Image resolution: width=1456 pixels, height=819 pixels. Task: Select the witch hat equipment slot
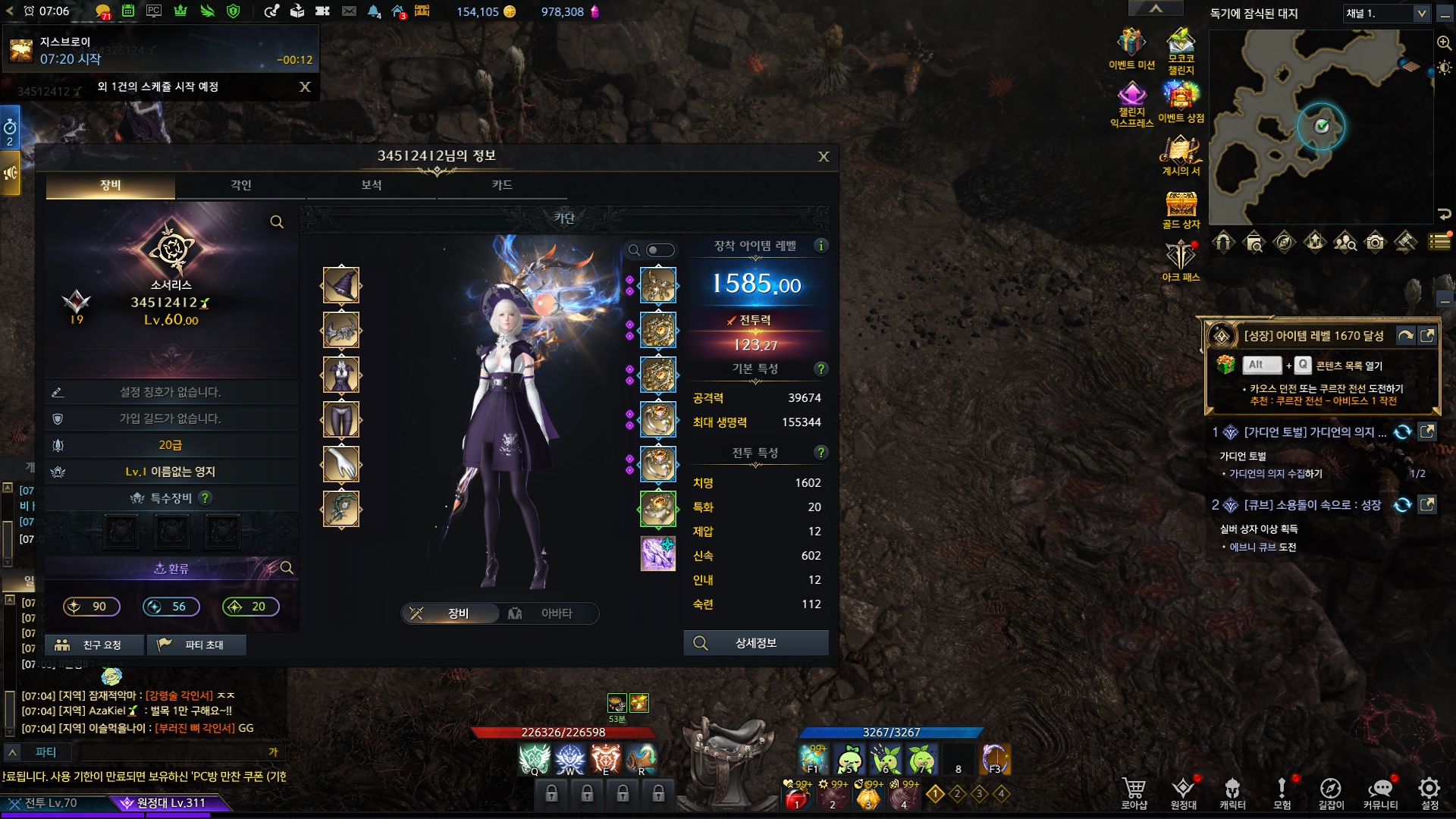(x=341, y=286)
